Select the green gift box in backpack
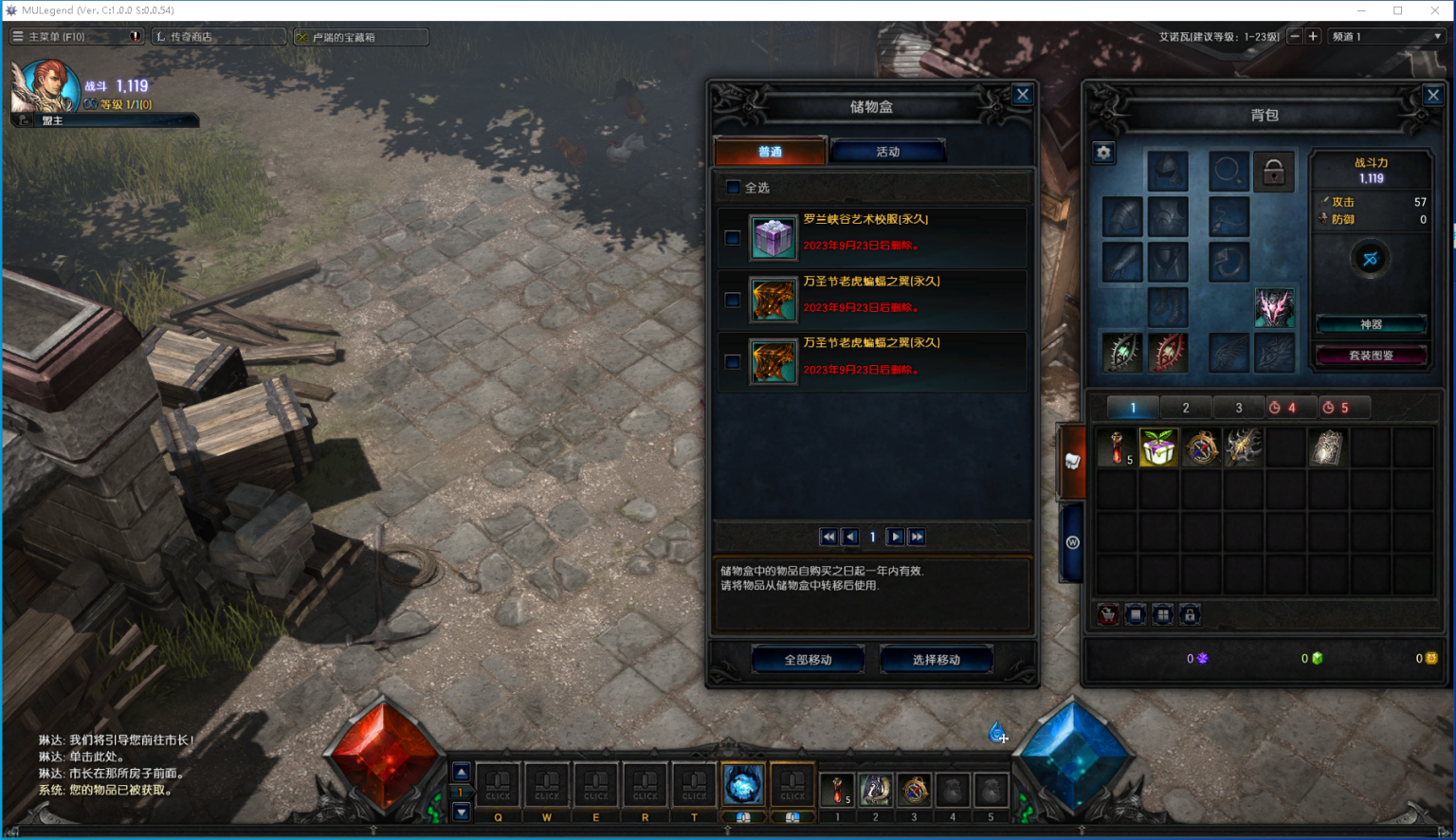Image resolution: width=1456 pixels, height=840 pixels. point(1158,447)
